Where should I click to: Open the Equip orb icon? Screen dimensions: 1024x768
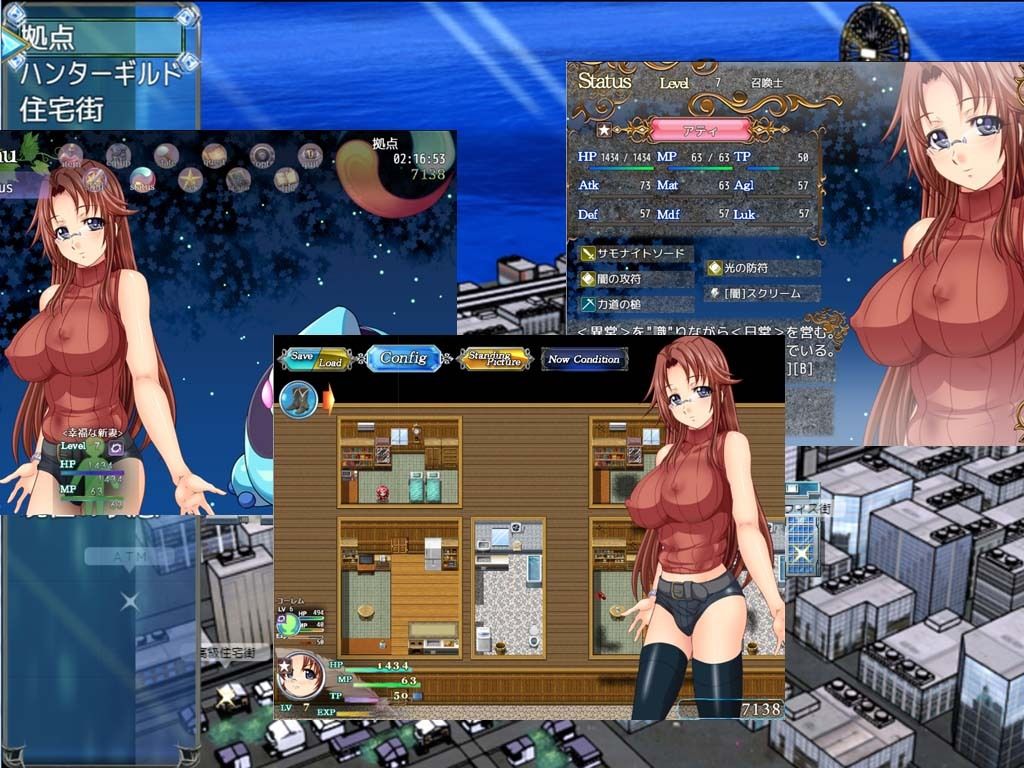point(119,155)
